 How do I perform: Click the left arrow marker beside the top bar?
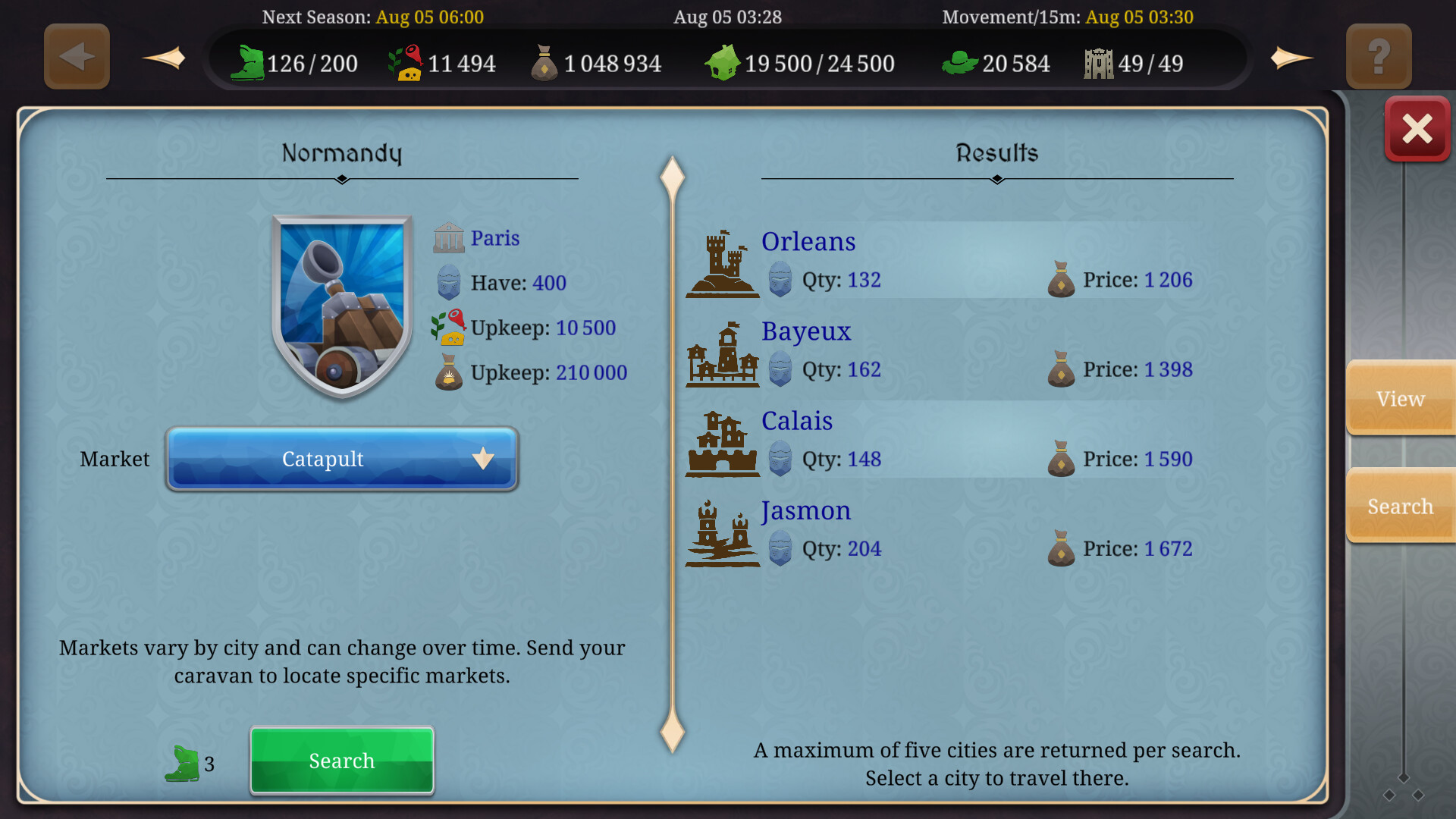click(163, 57)
